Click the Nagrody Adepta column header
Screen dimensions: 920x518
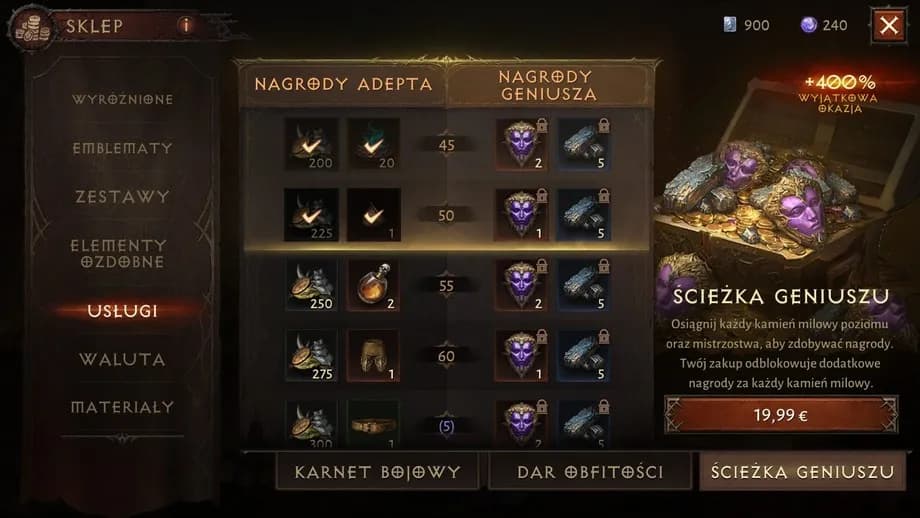coord(343,85)
